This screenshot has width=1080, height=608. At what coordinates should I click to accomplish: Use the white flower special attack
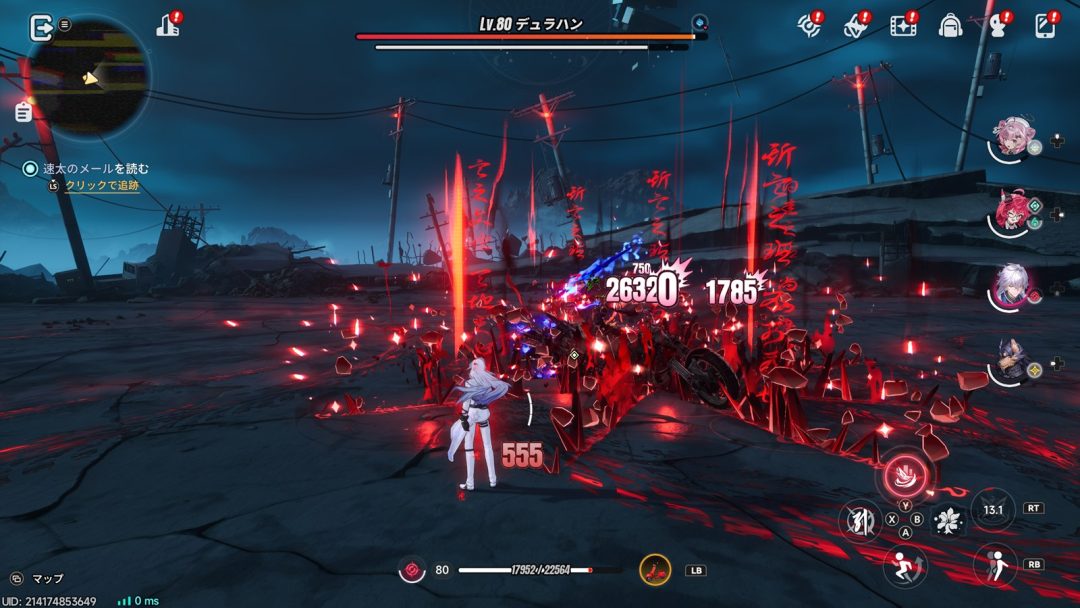coord(946,520)
